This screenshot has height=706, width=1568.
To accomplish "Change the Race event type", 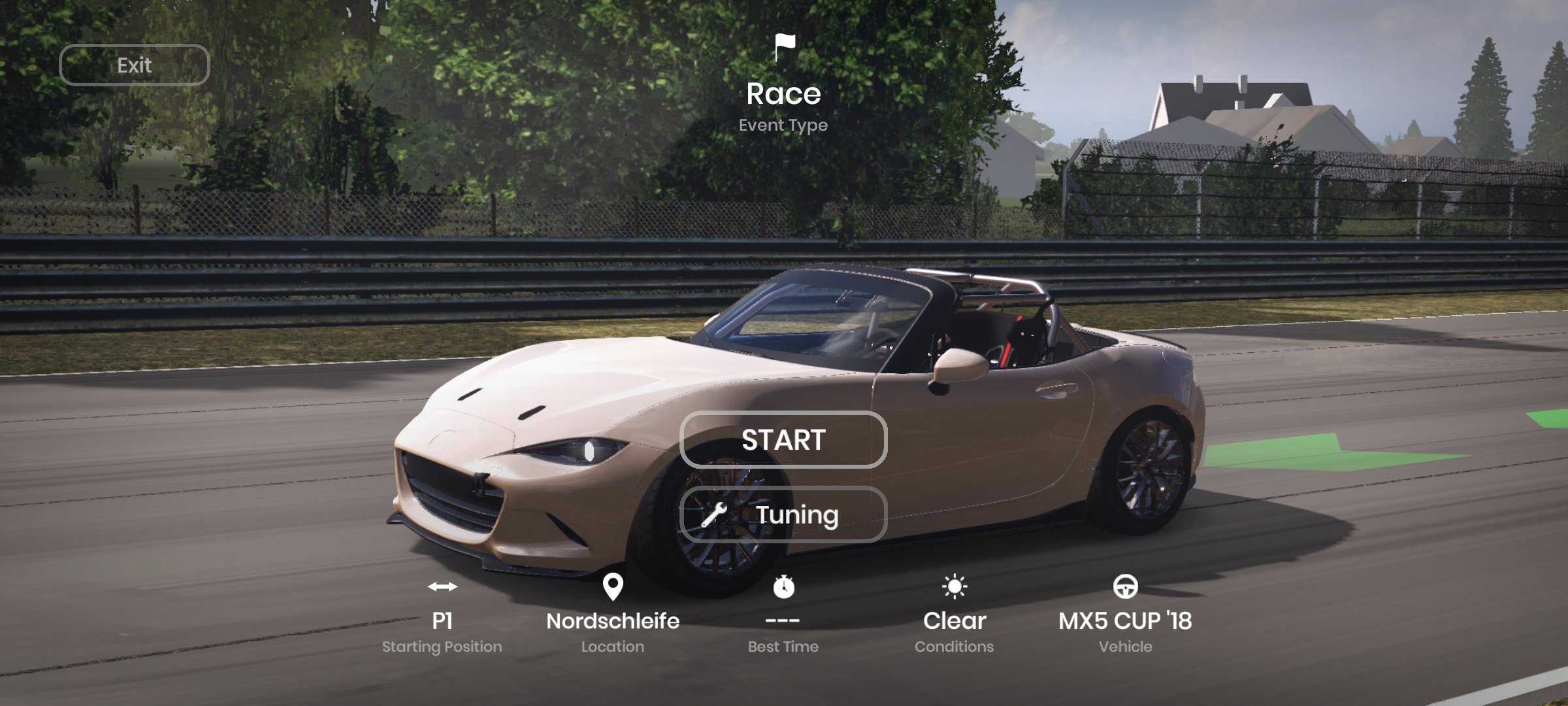I will pos(783,93).
